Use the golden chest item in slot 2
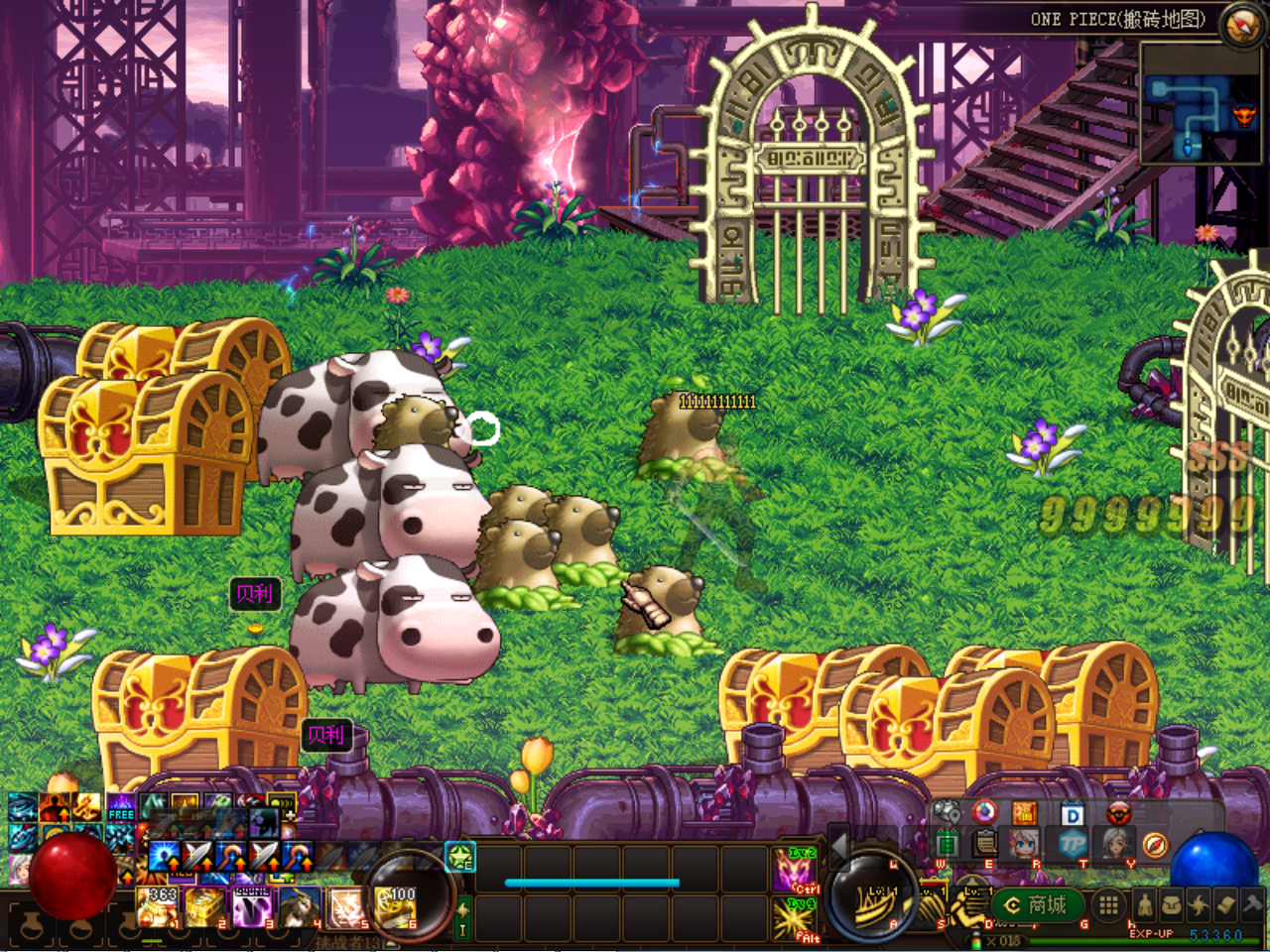Viewport: 1270px width, 952px height. click(x=204, y=907)
